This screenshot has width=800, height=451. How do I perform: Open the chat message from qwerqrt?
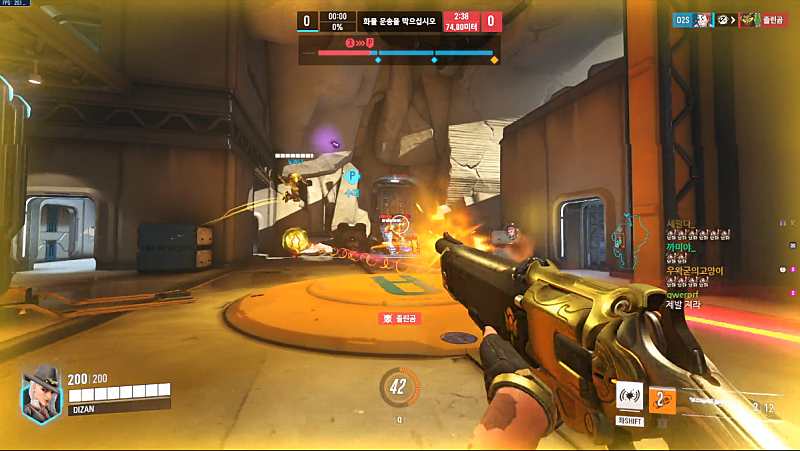tap(692, 298)
